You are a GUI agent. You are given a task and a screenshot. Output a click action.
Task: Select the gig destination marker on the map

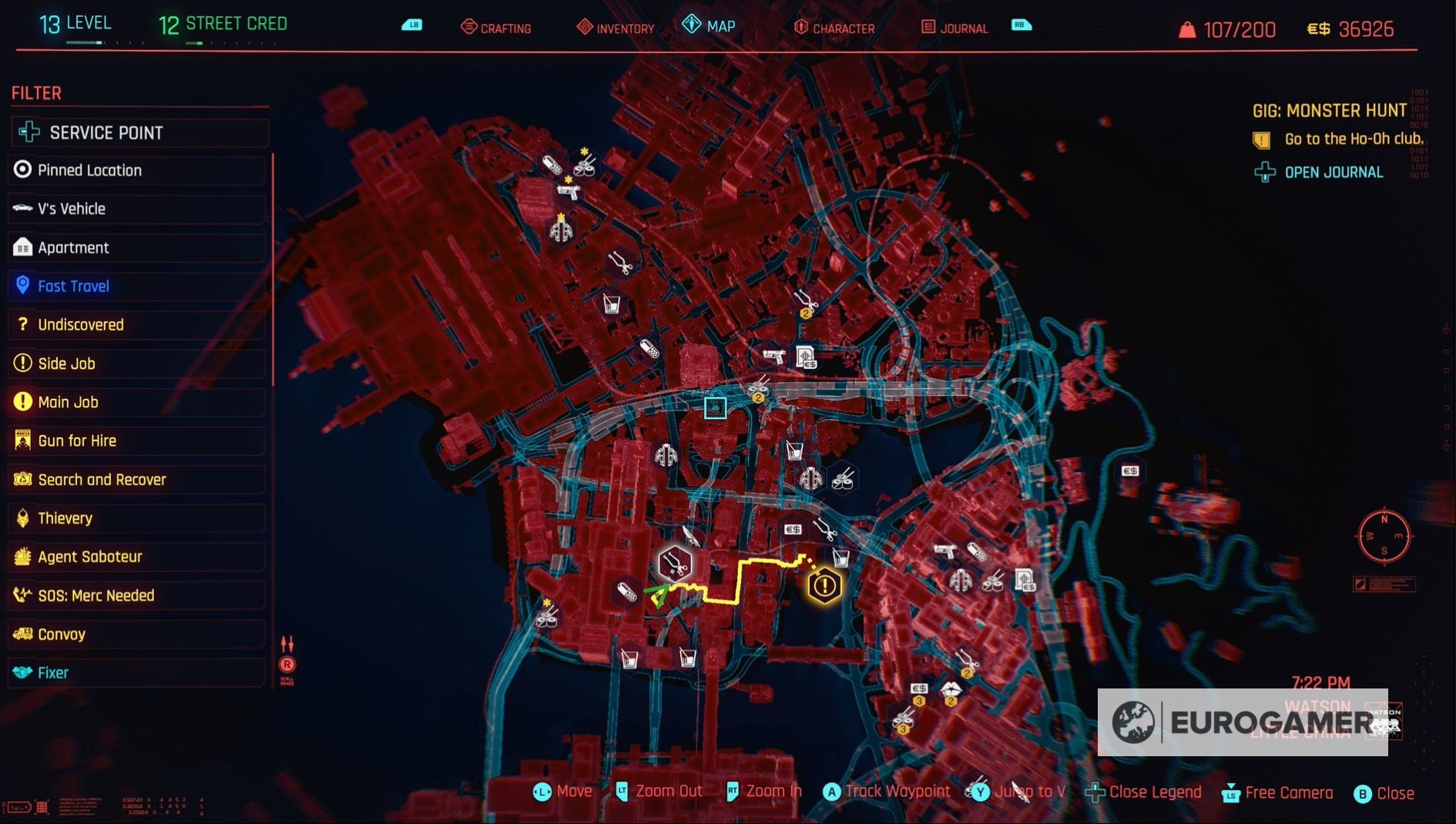point(824,585)
